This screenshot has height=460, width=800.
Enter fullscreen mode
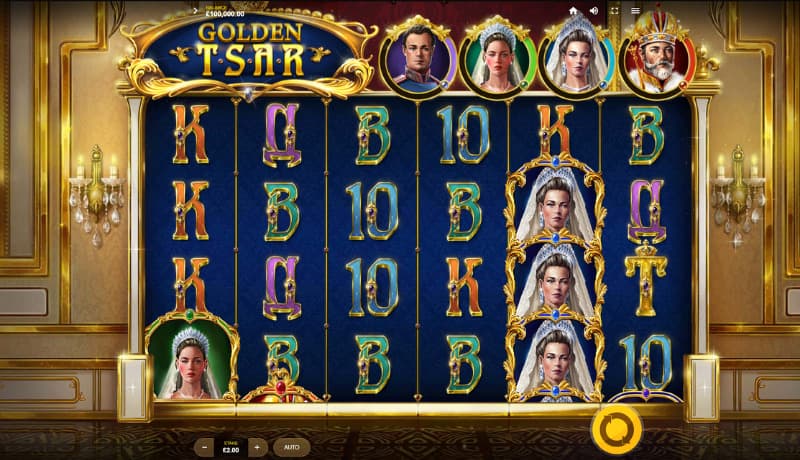[x=614, y=11]
